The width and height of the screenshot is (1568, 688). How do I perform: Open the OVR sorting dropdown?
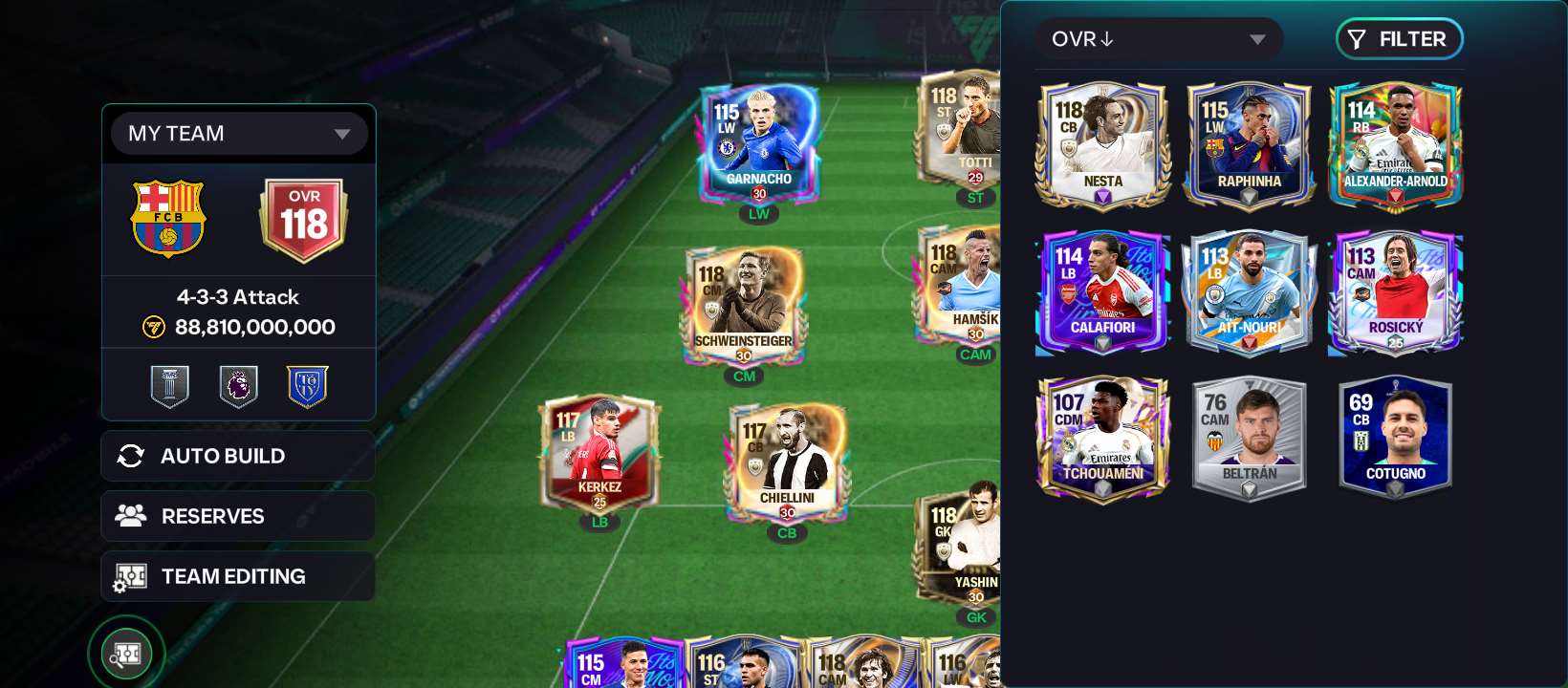1160,39
